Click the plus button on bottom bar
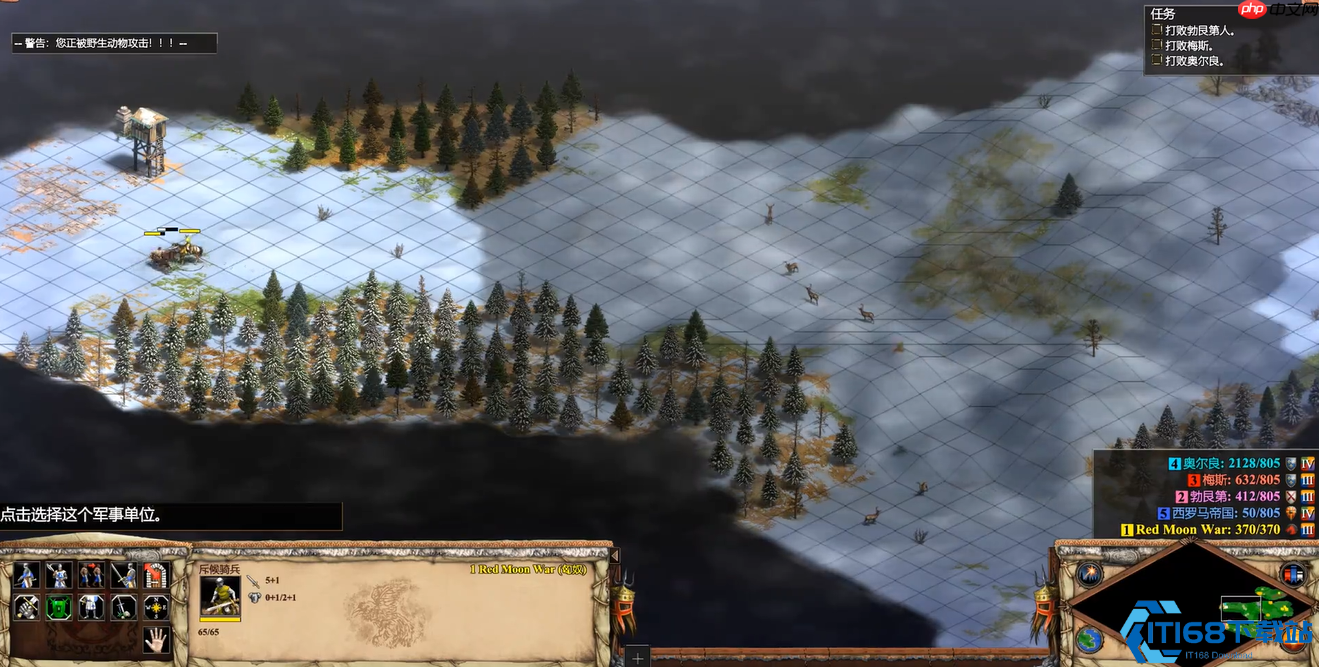The width and height of the screenshot is (1319, 667). 637,658
